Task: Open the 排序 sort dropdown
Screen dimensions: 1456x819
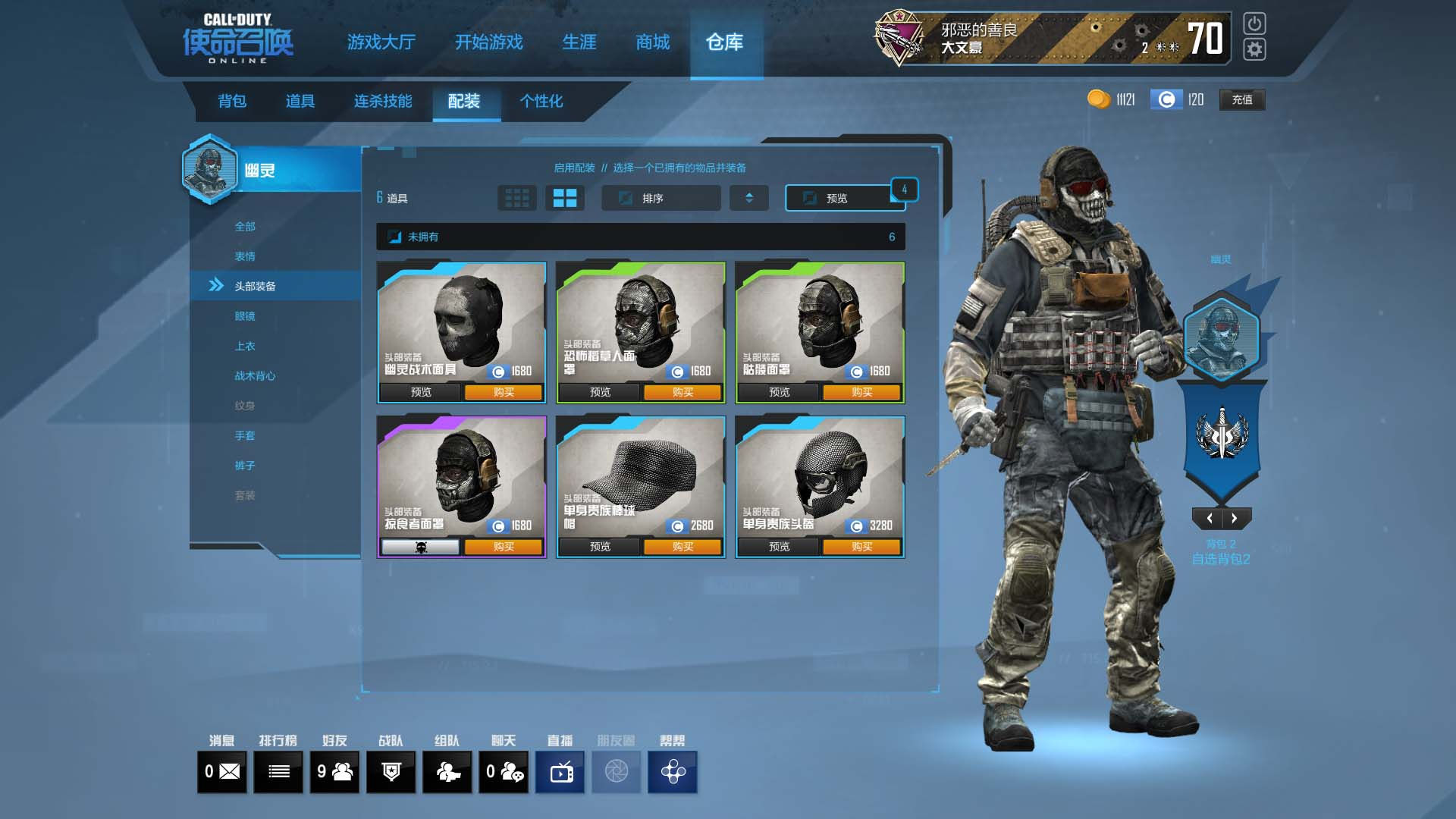Action: coord(661,198)
